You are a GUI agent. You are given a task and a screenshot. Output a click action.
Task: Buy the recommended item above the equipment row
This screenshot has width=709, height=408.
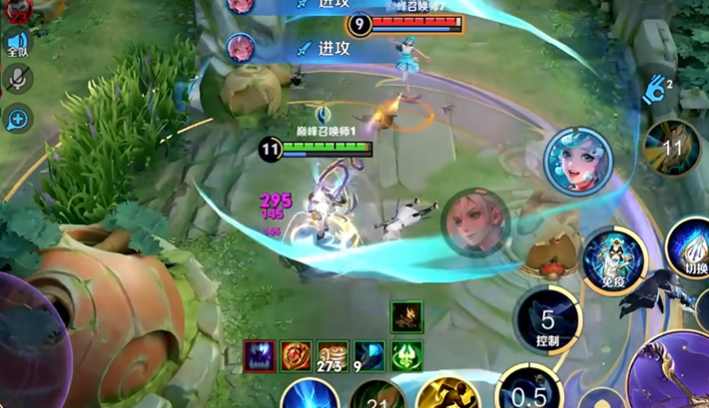[x=406, y=318]
